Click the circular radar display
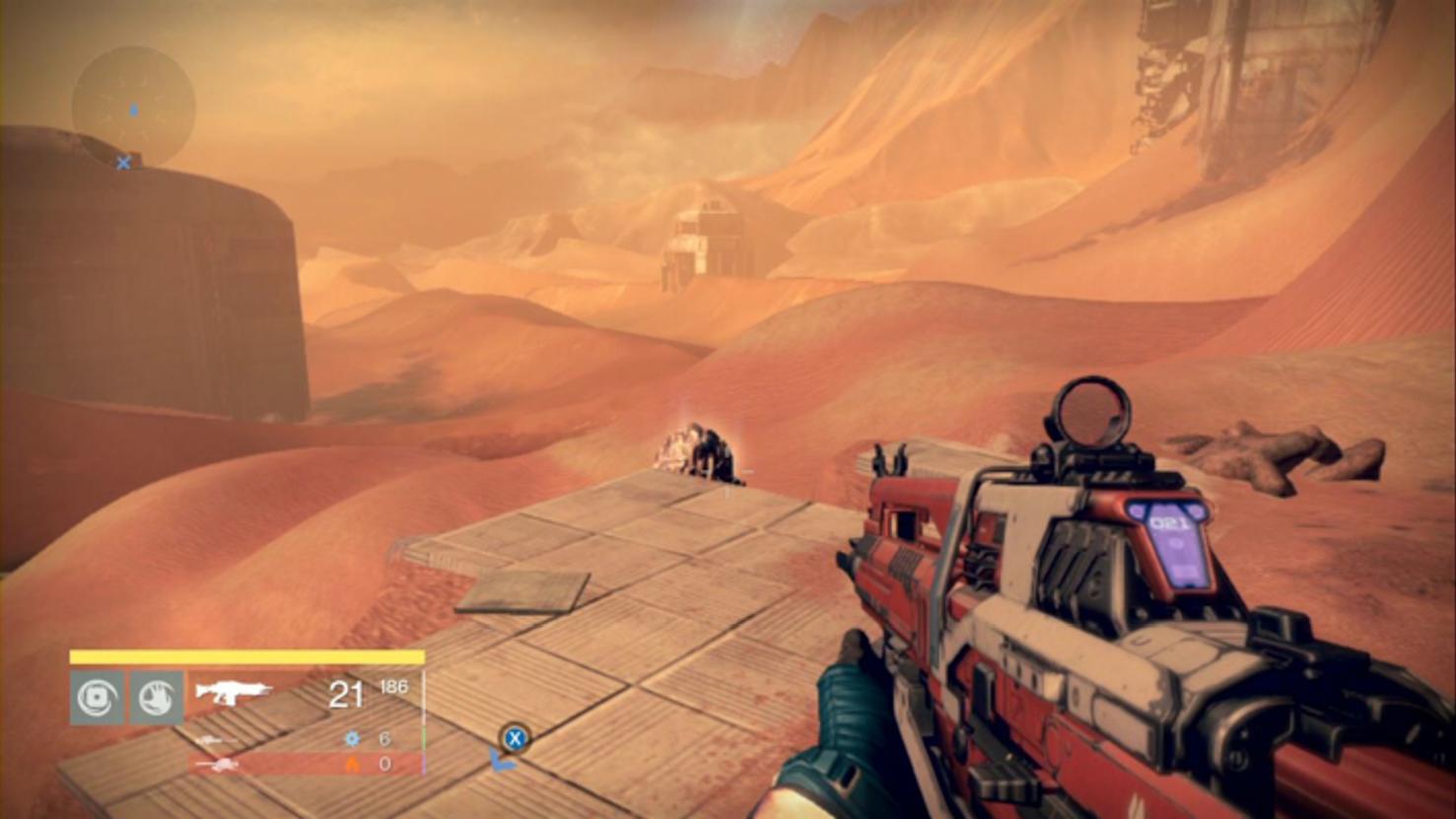The height and width of the screenshot is (819, 1456). (133, 106)
